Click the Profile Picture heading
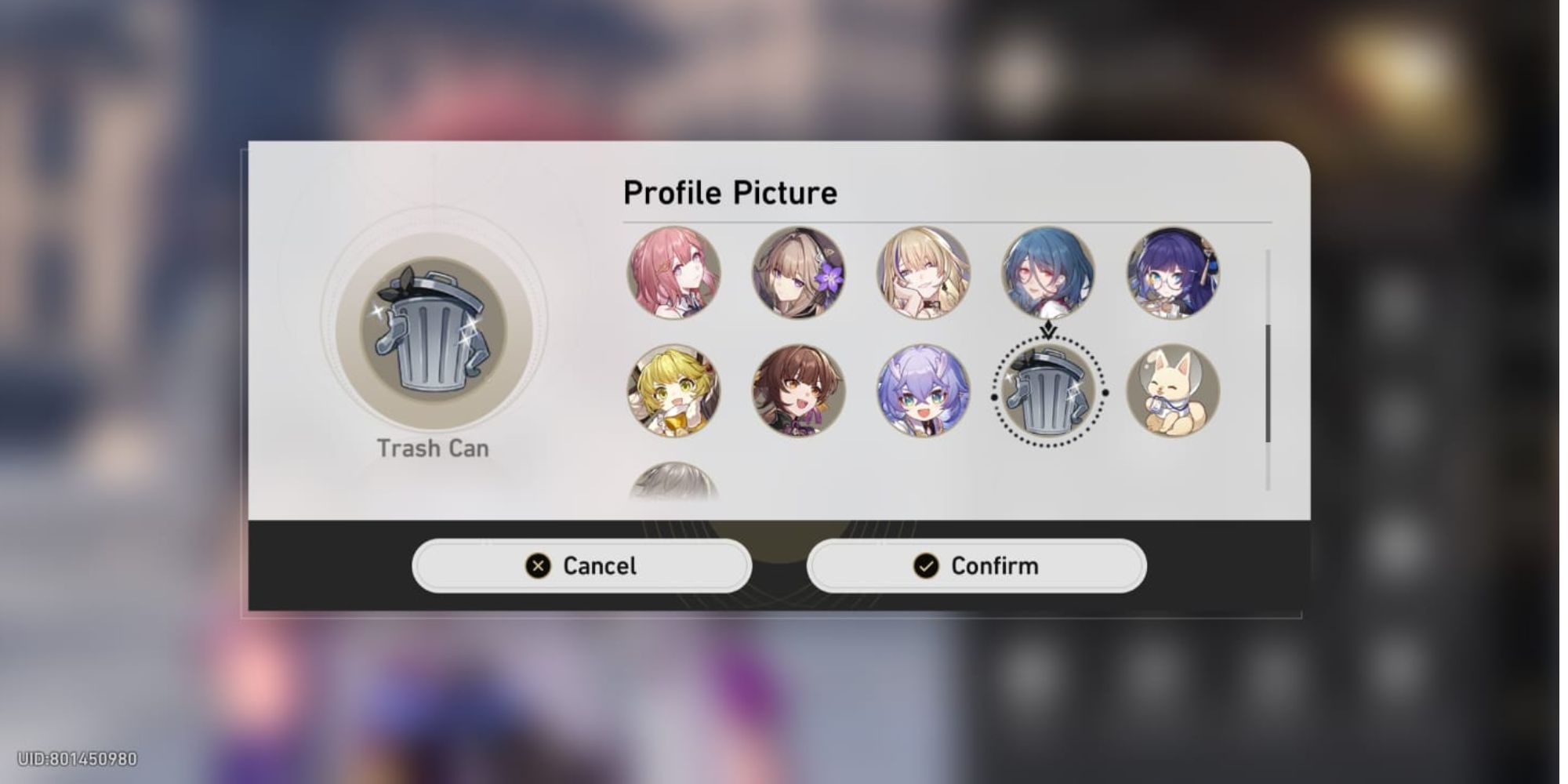This screenshot has height=784, width=1568. (x=729, y=191)
